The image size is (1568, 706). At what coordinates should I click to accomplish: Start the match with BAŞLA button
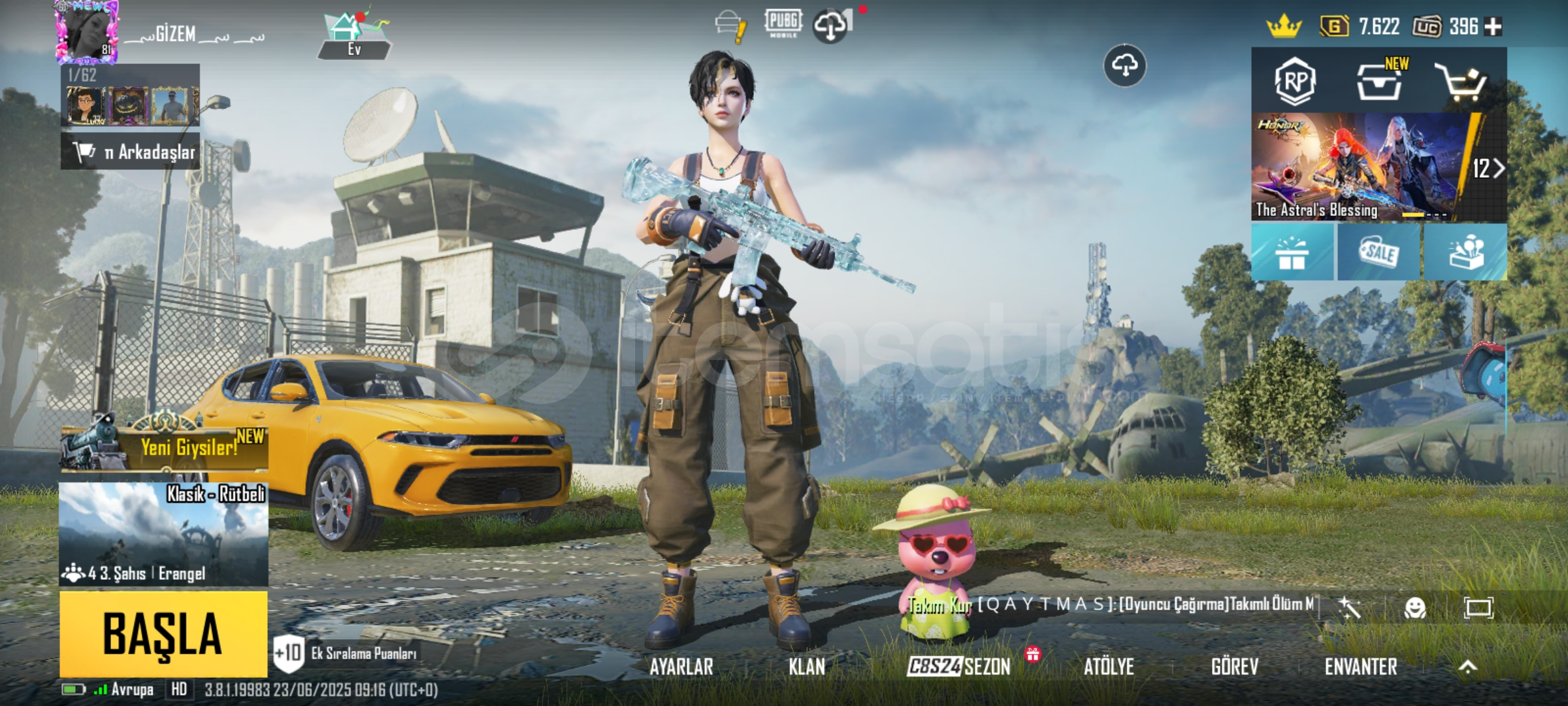163,633
